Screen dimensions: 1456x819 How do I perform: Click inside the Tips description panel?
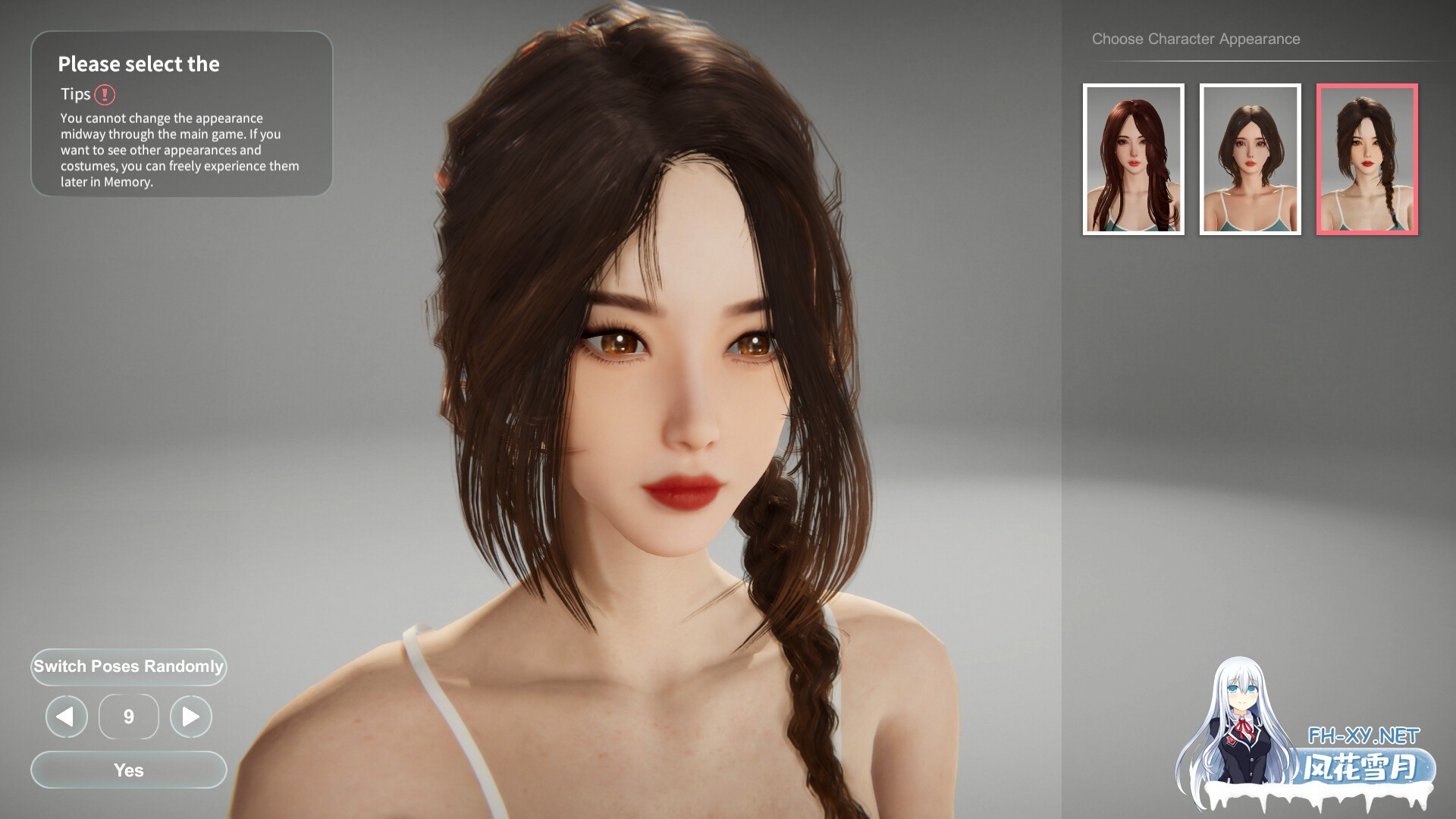pos(180,149)
